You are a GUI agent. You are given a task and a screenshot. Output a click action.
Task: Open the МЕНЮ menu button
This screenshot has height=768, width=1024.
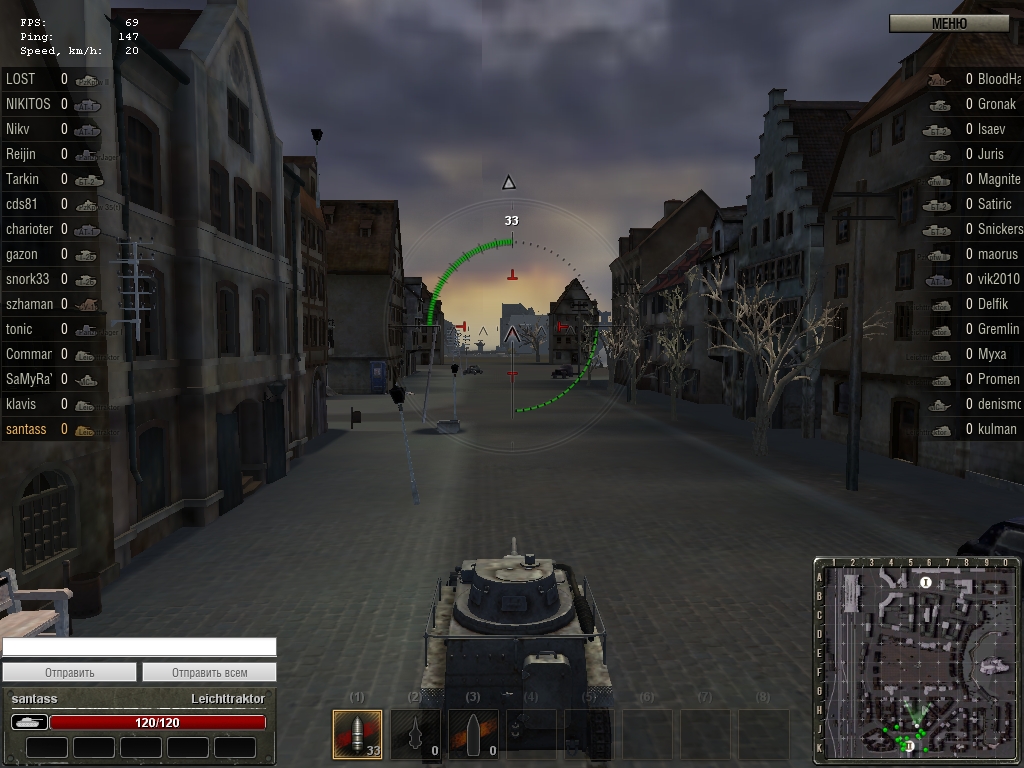pos(948,23)
